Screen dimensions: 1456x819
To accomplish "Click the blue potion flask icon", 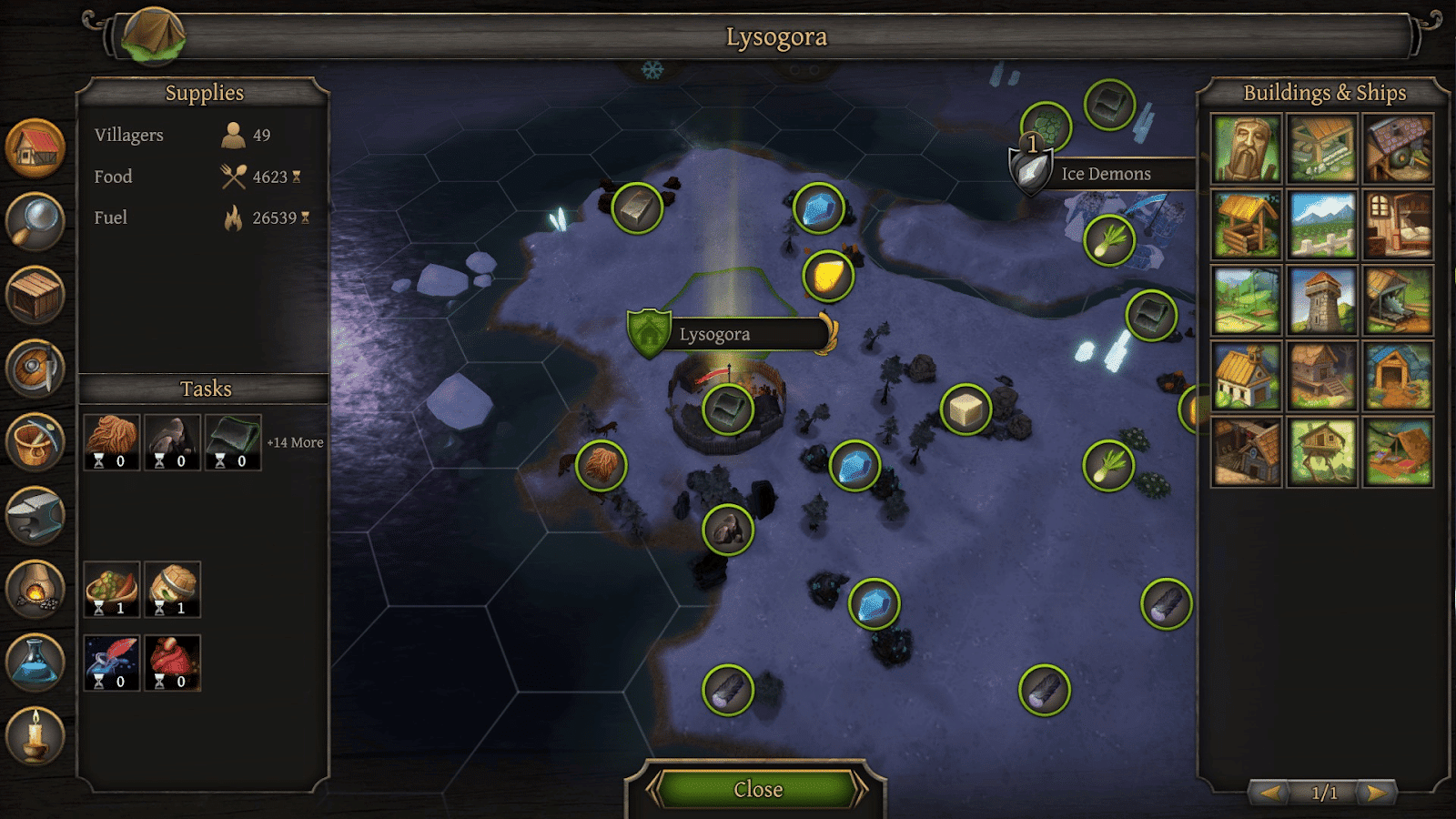I will click(35, 662).
